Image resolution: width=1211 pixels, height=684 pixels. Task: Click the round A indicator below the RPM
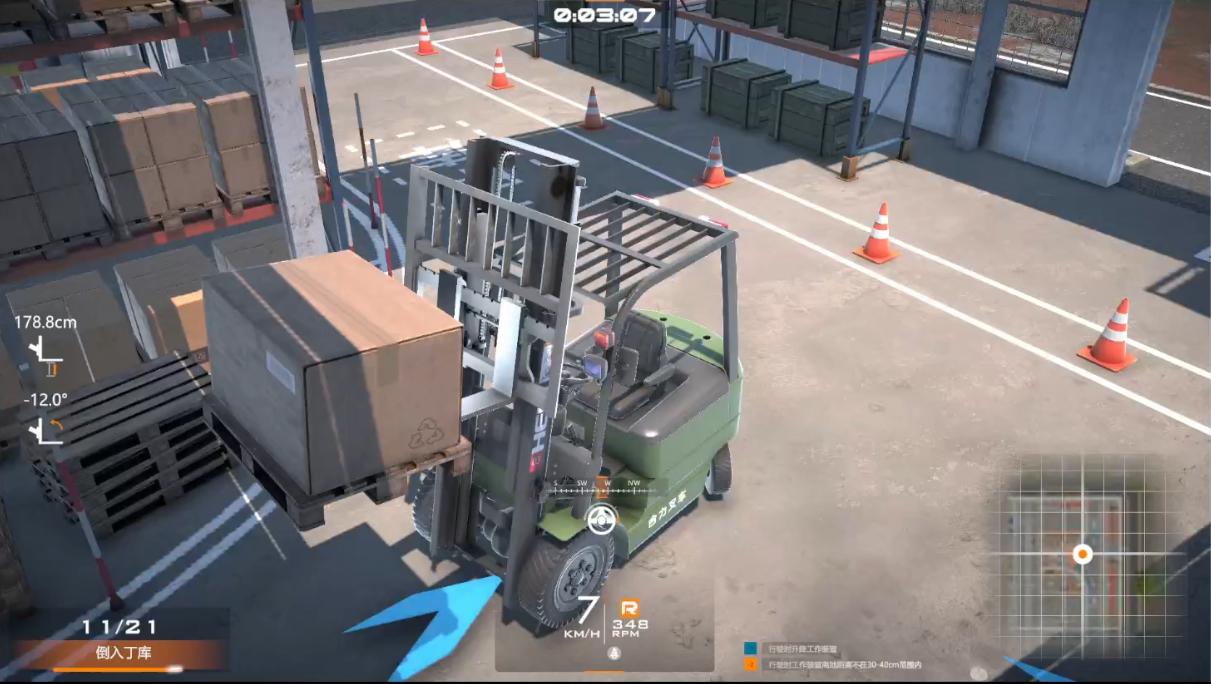(x=615, y=653)
